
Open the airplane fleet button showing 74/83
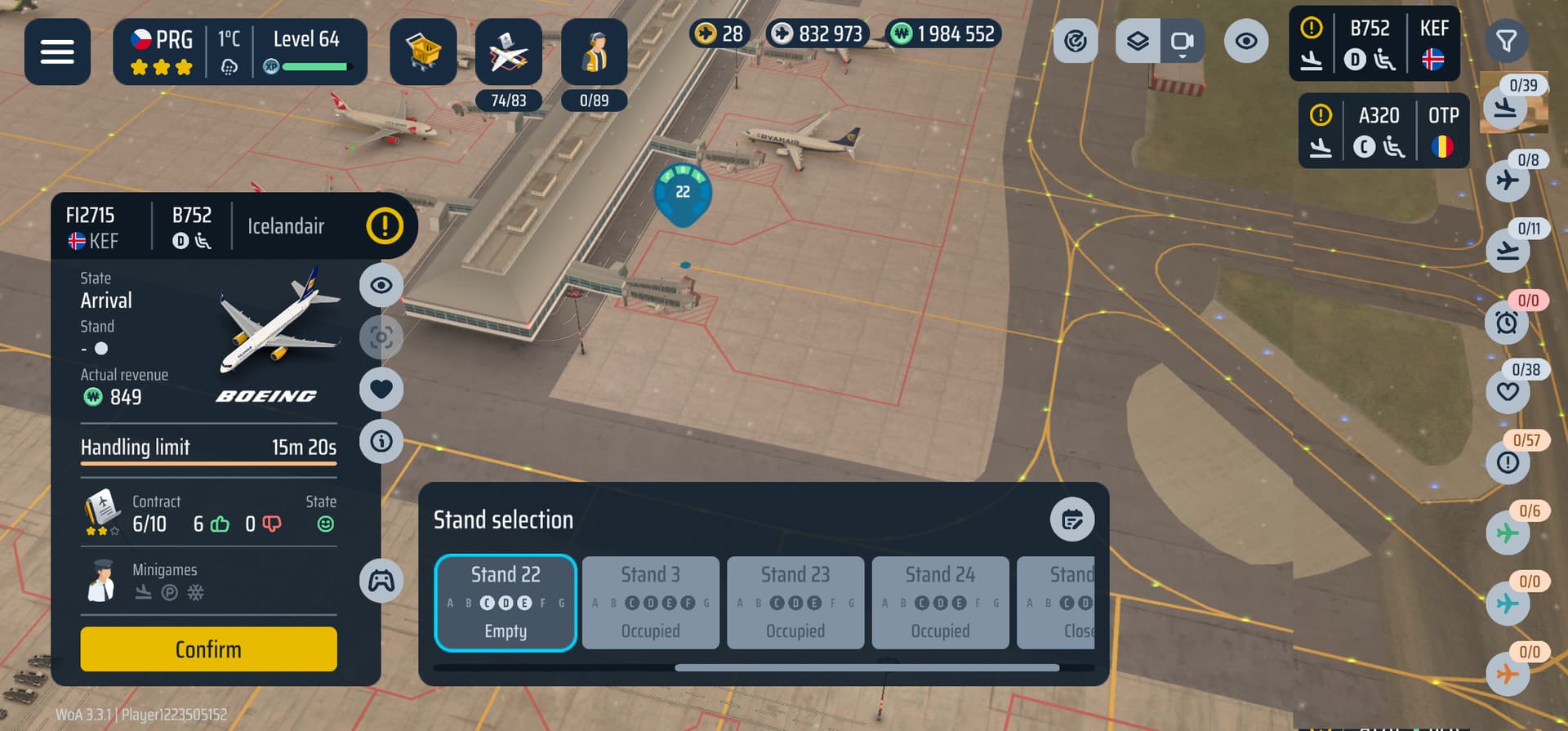pos(508,53)
